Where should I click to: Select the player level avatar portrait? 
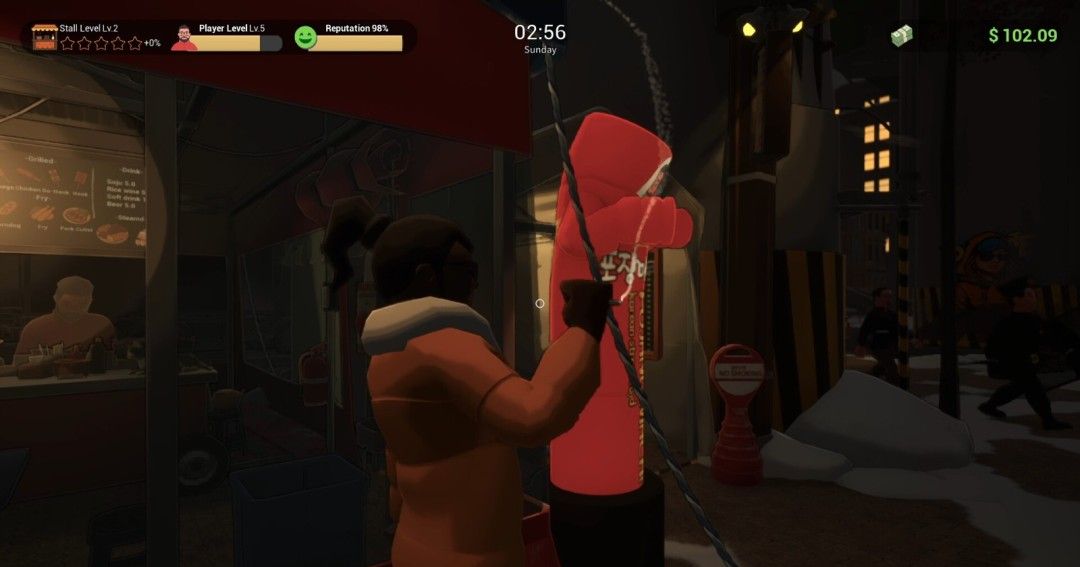184,38
